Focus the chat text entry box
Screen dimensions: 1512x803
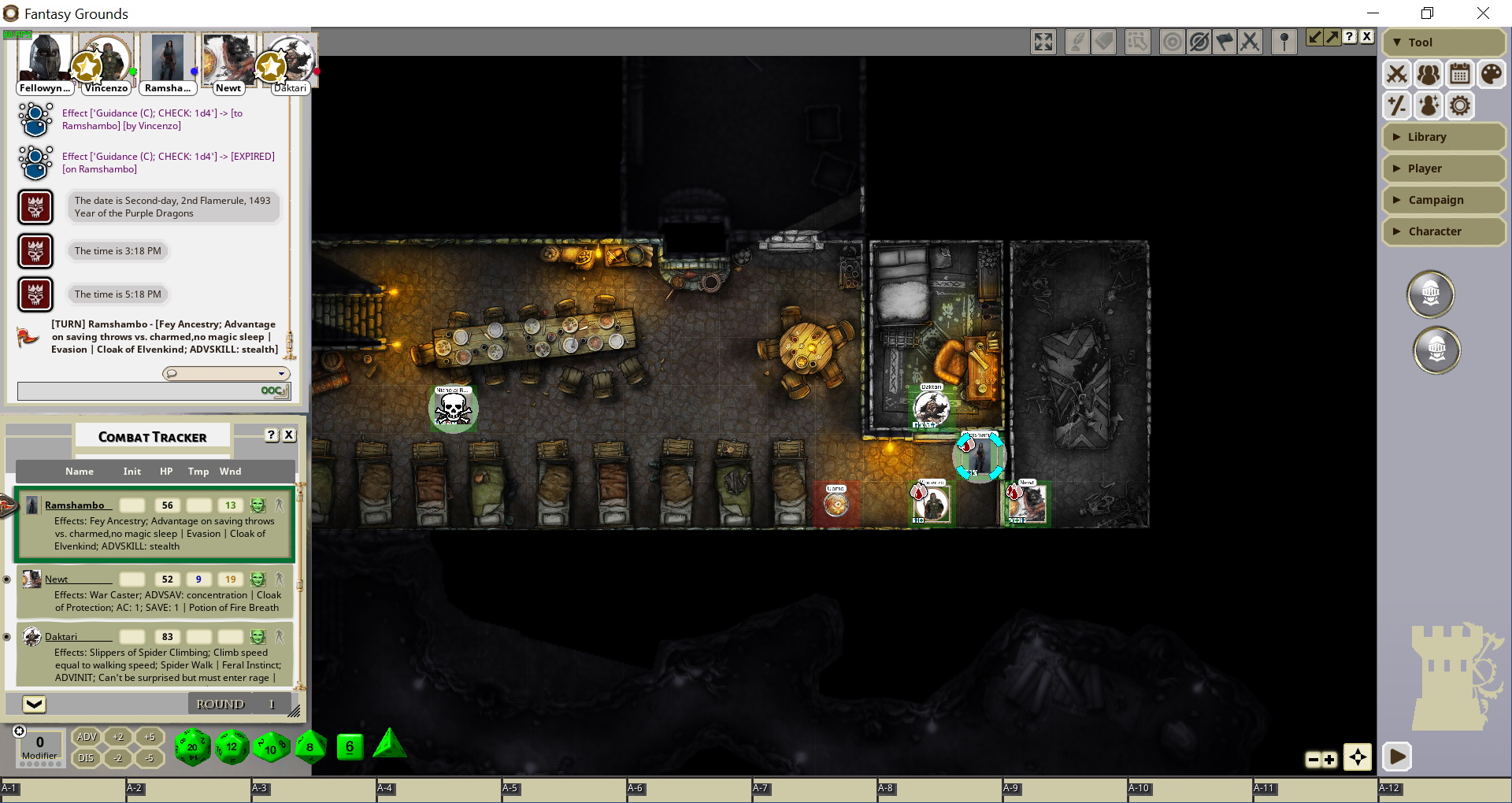139,391
